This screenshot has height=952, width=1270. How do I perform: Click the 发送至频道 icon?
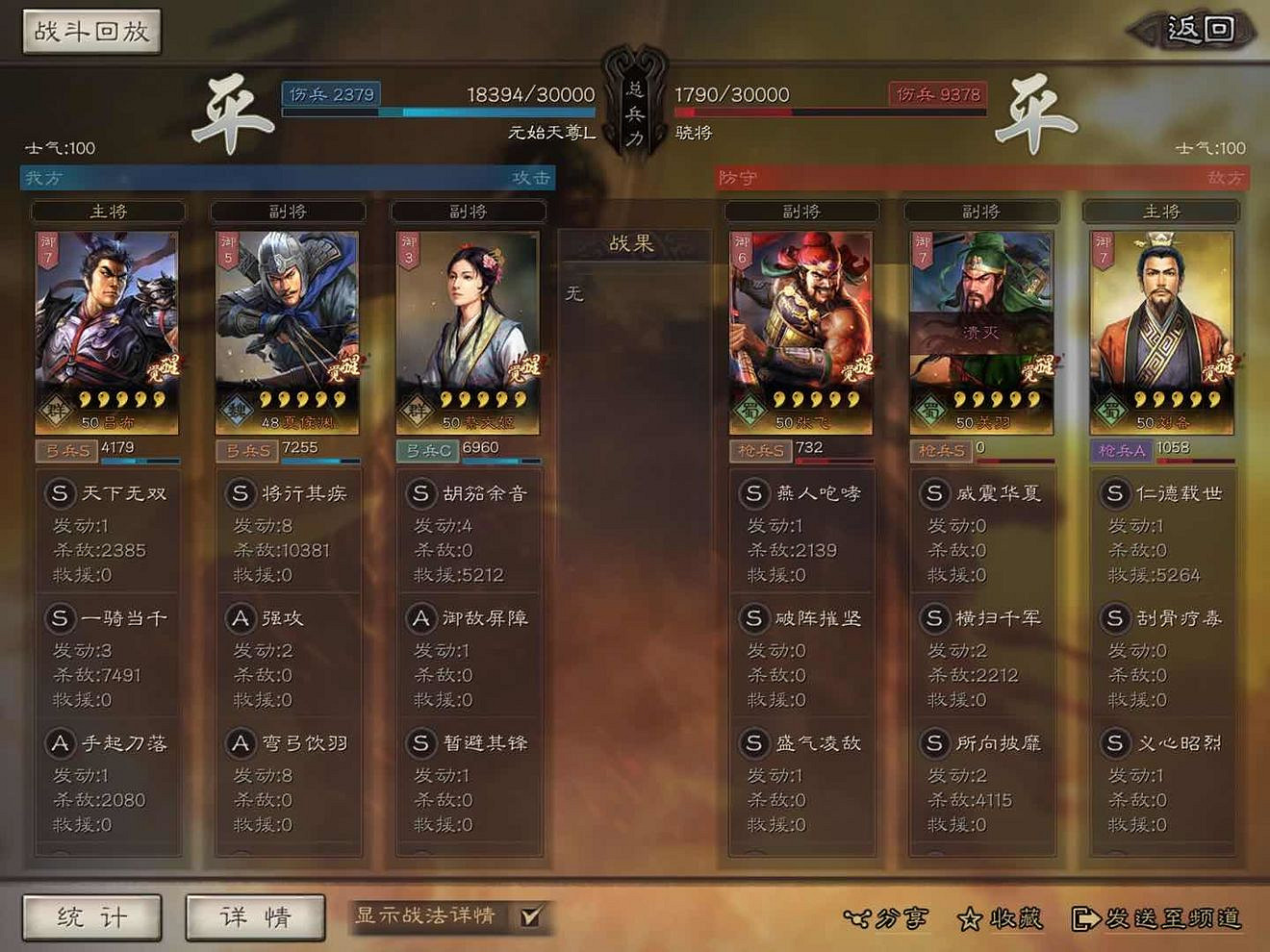(x=1085, y=918)
